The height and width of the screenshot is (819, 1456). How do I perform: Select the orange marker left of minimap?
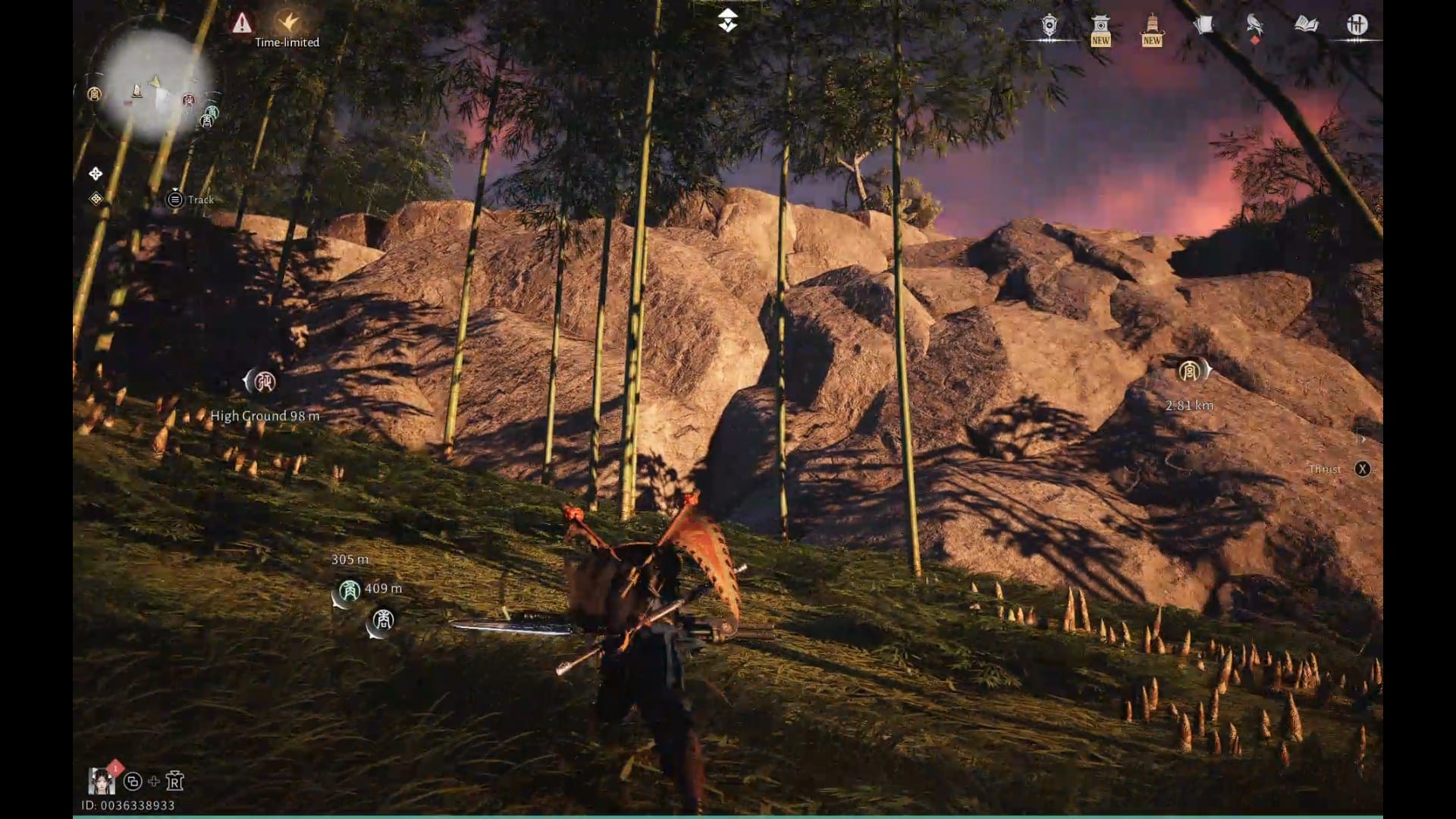pos(94,94)
